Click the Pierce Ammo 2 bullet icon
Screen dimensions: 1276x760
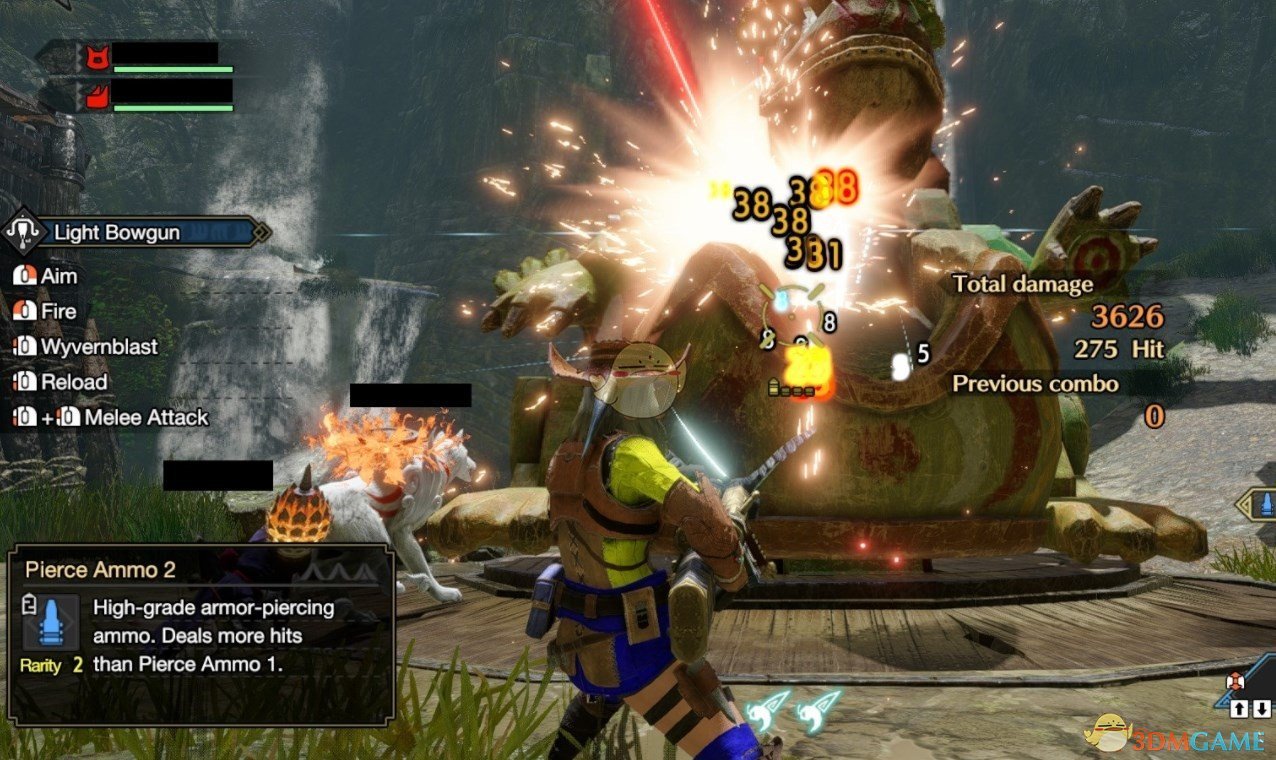pyautogui.click(x=46, y=623)
